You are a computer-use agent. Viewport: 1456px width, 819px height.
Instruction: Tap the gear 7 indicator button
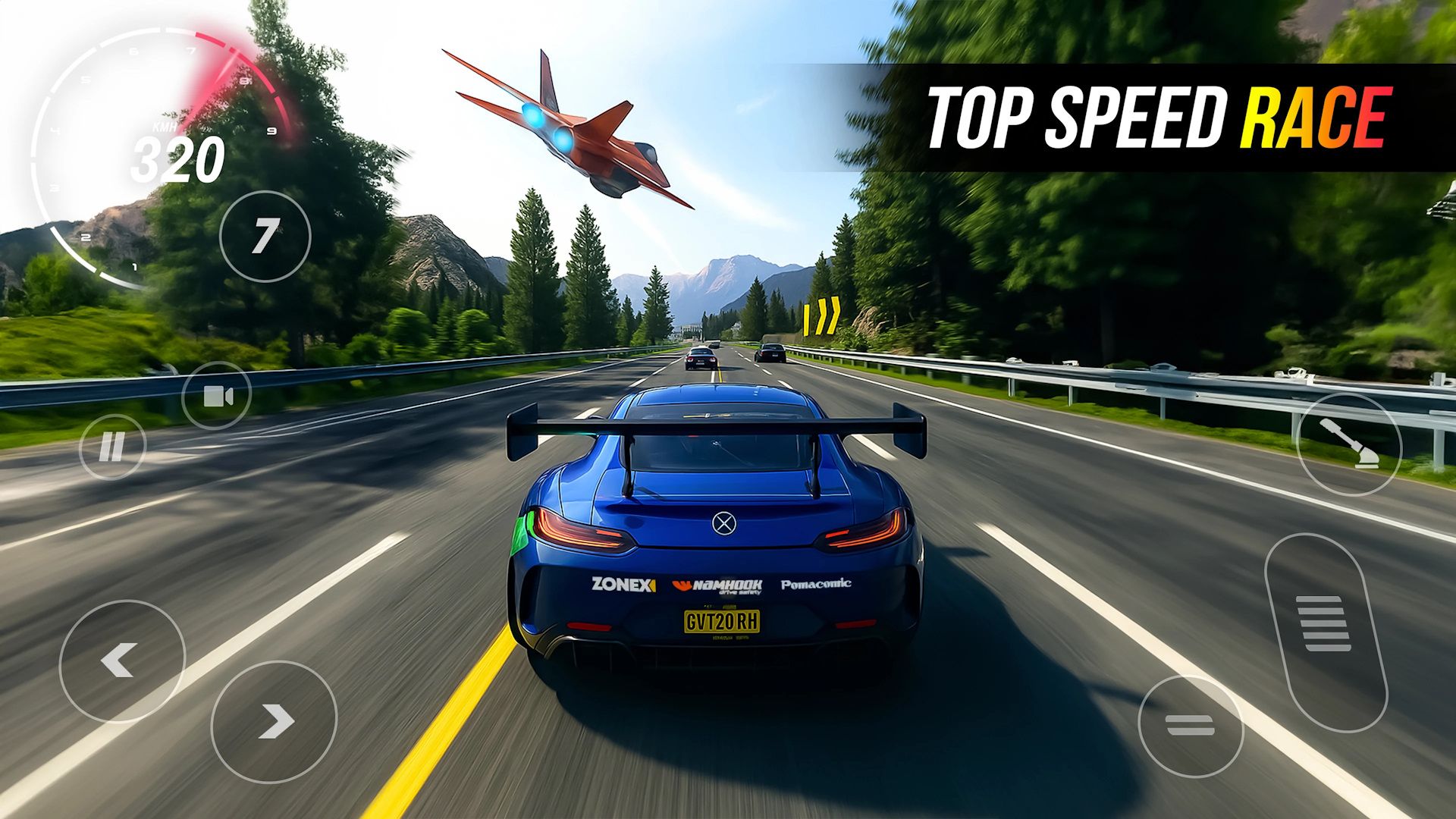(265, 237)
